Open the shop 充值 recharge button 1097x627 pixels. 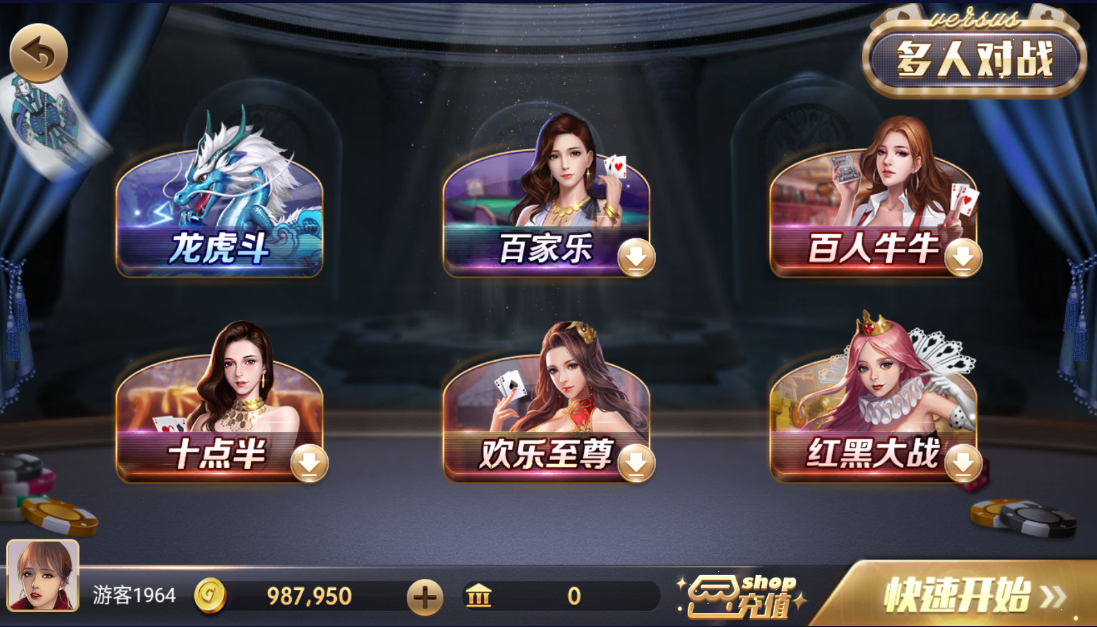[x=741, y=596]
